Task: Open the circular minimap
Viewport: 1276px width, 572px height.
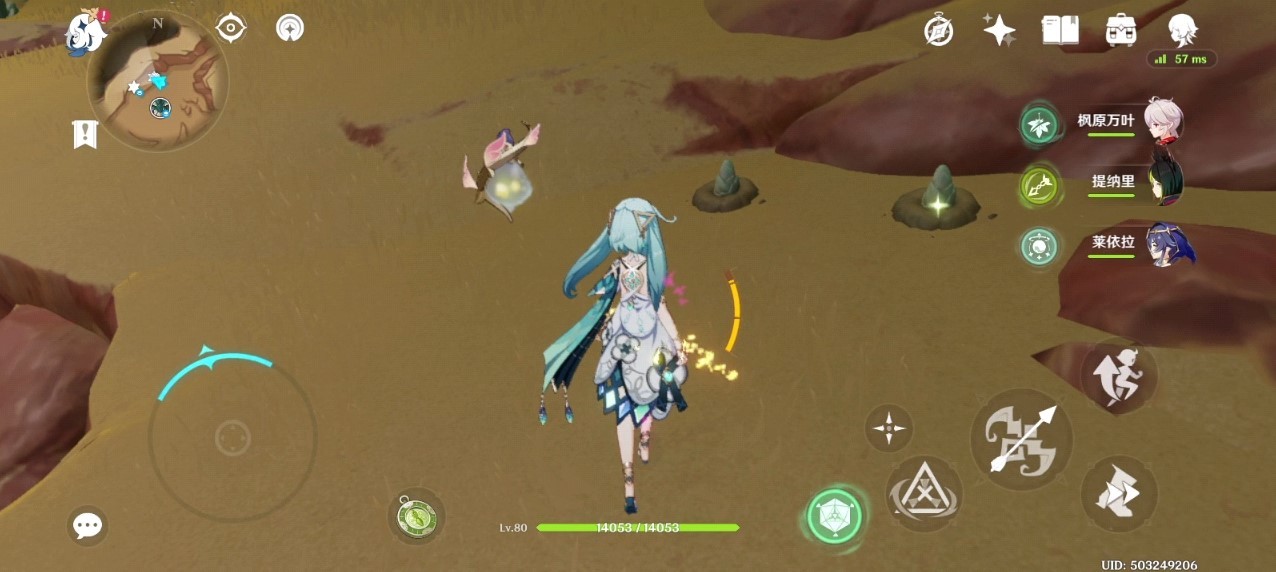Action: tap(158, 83)
